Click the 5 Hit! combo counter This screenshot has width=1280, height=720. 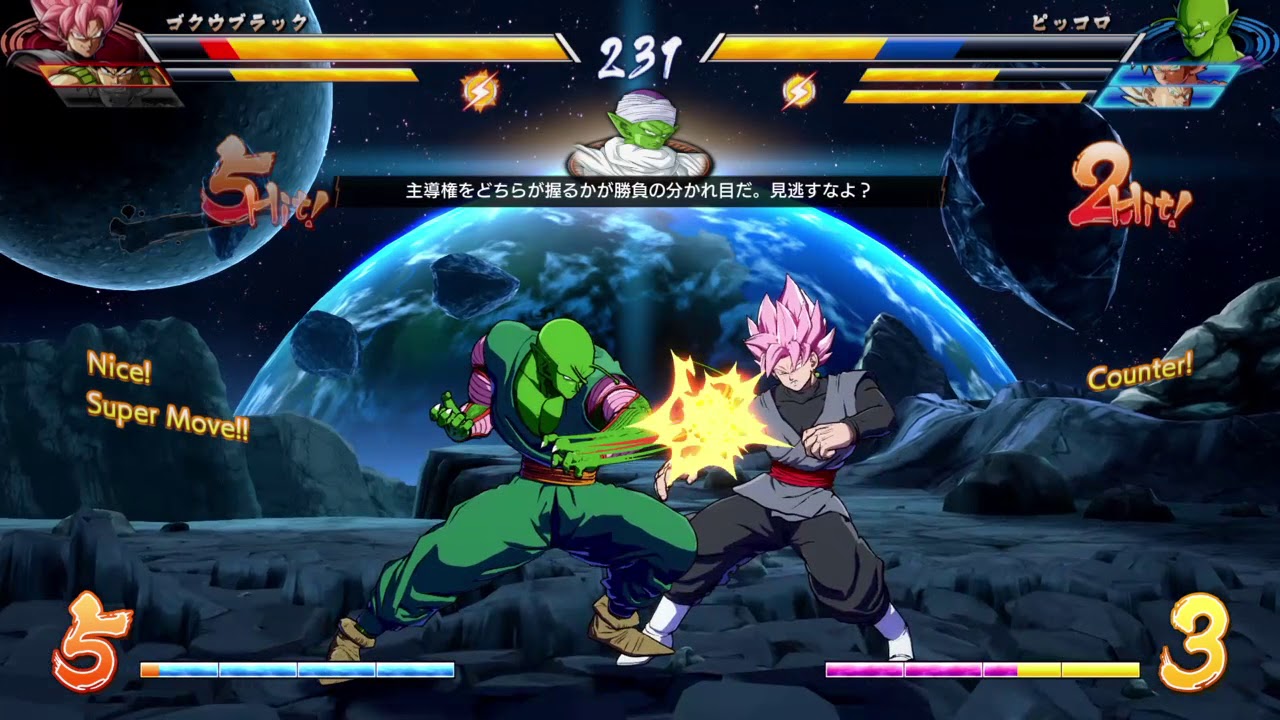[248, 190]
